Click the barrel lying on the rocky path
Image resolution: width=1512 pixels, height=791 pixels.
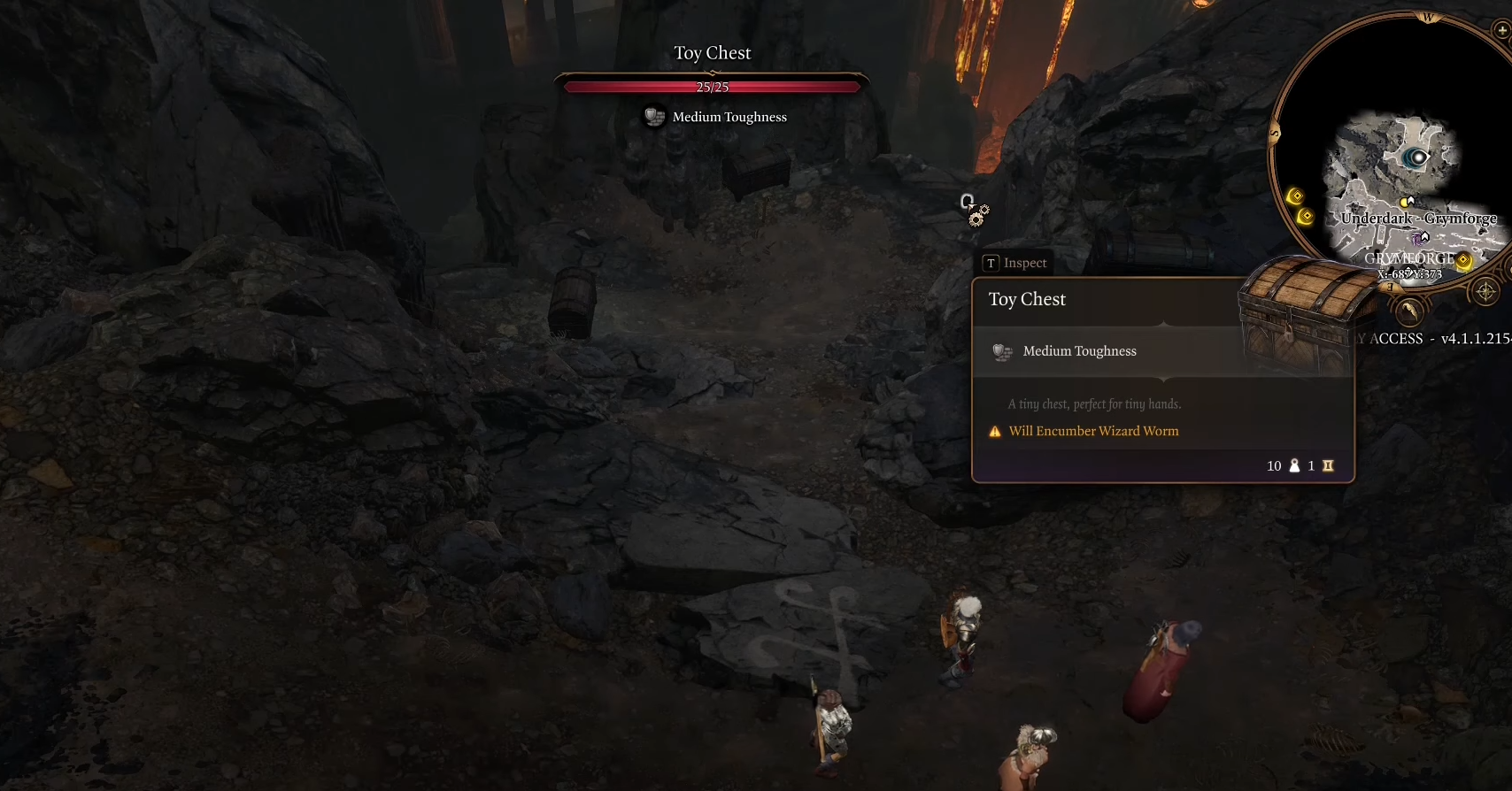pyautogui.click(x=571, y=301)
